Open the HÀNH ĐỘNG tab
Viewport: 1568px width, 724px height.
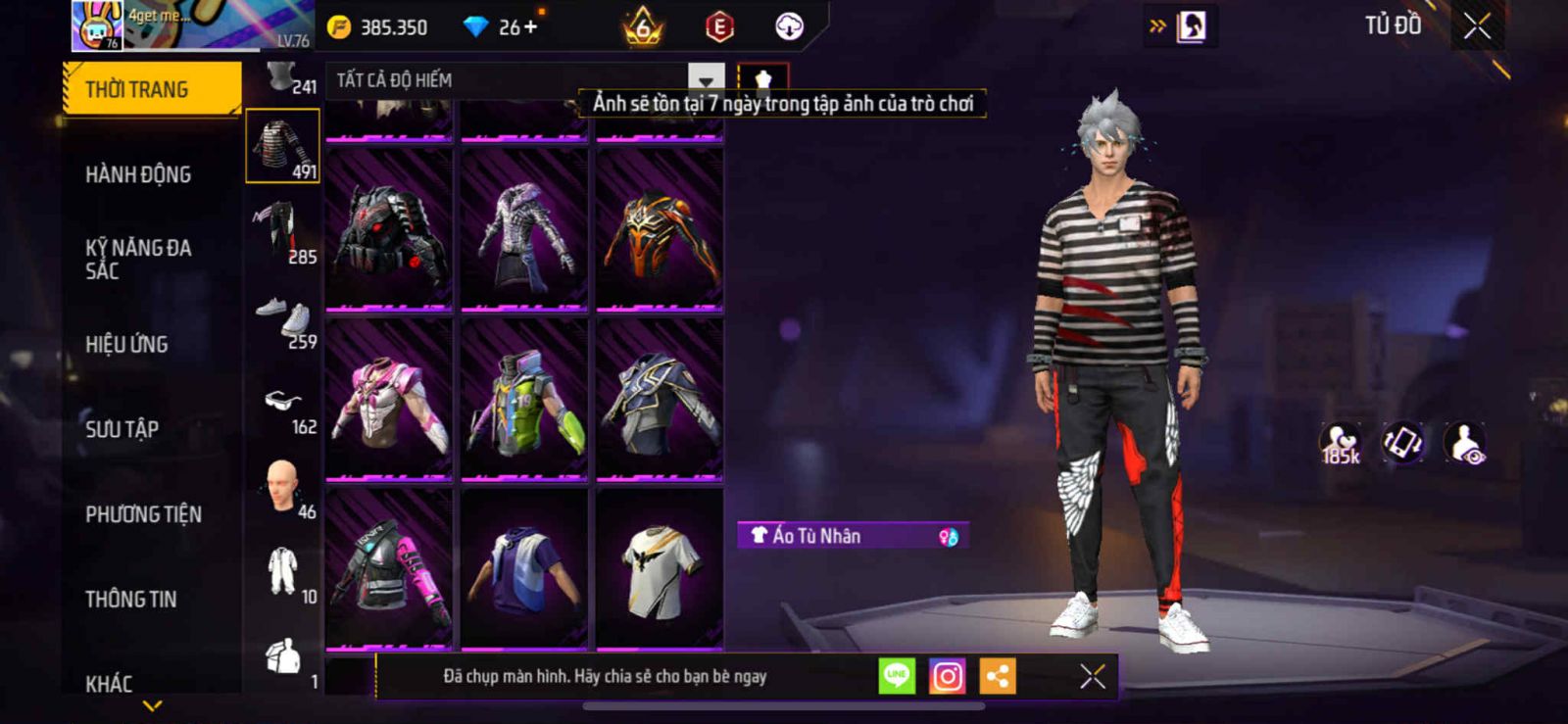click(x=138, y=174)
